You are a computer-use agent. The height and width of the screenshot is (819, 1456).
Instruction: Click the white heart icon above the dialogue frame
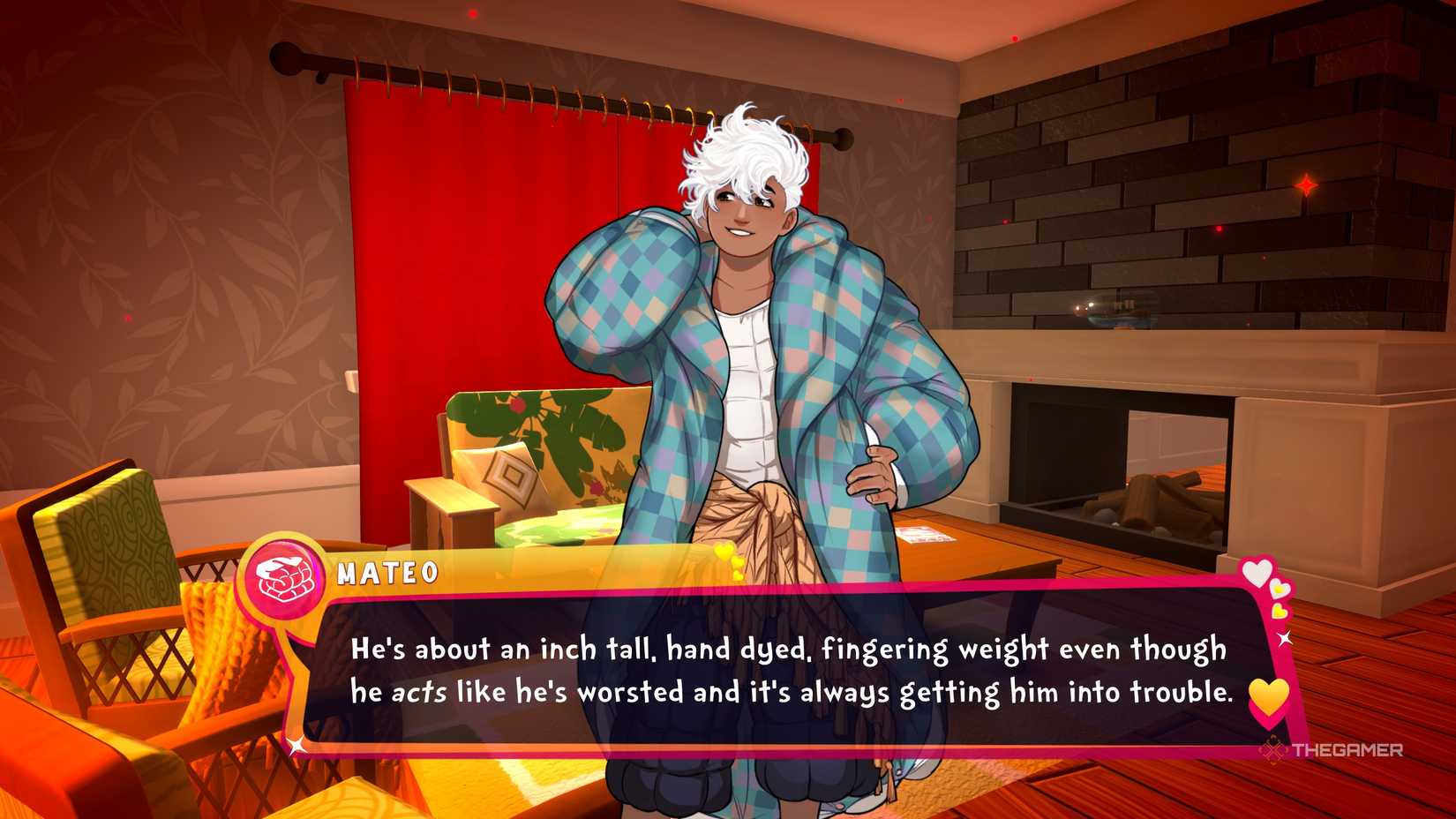click(x=1259, y=572)
